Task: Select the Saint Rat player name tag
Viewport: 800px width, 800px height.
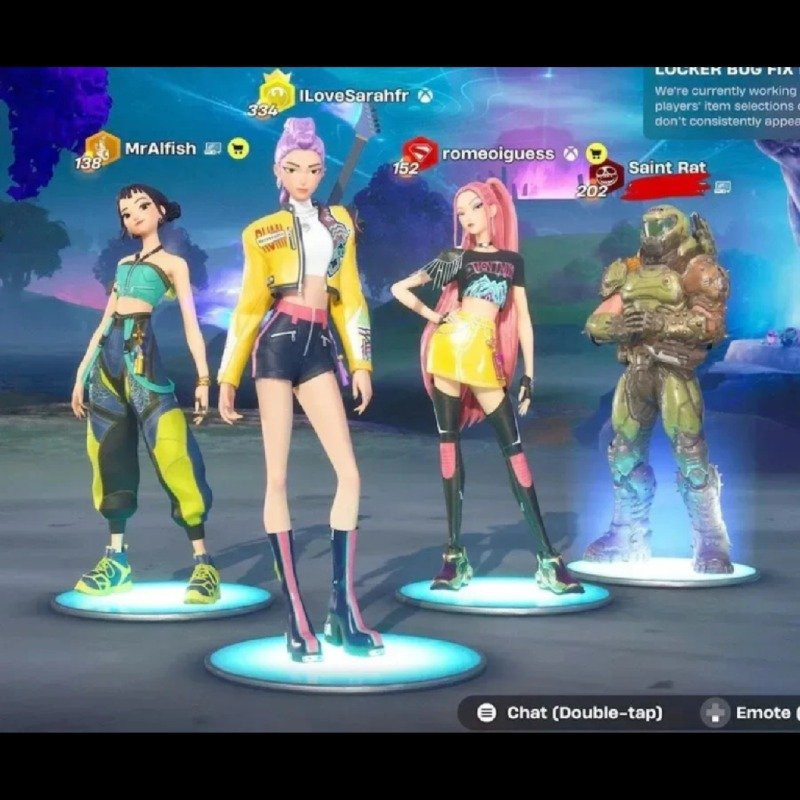Action: tap(666, 168)
